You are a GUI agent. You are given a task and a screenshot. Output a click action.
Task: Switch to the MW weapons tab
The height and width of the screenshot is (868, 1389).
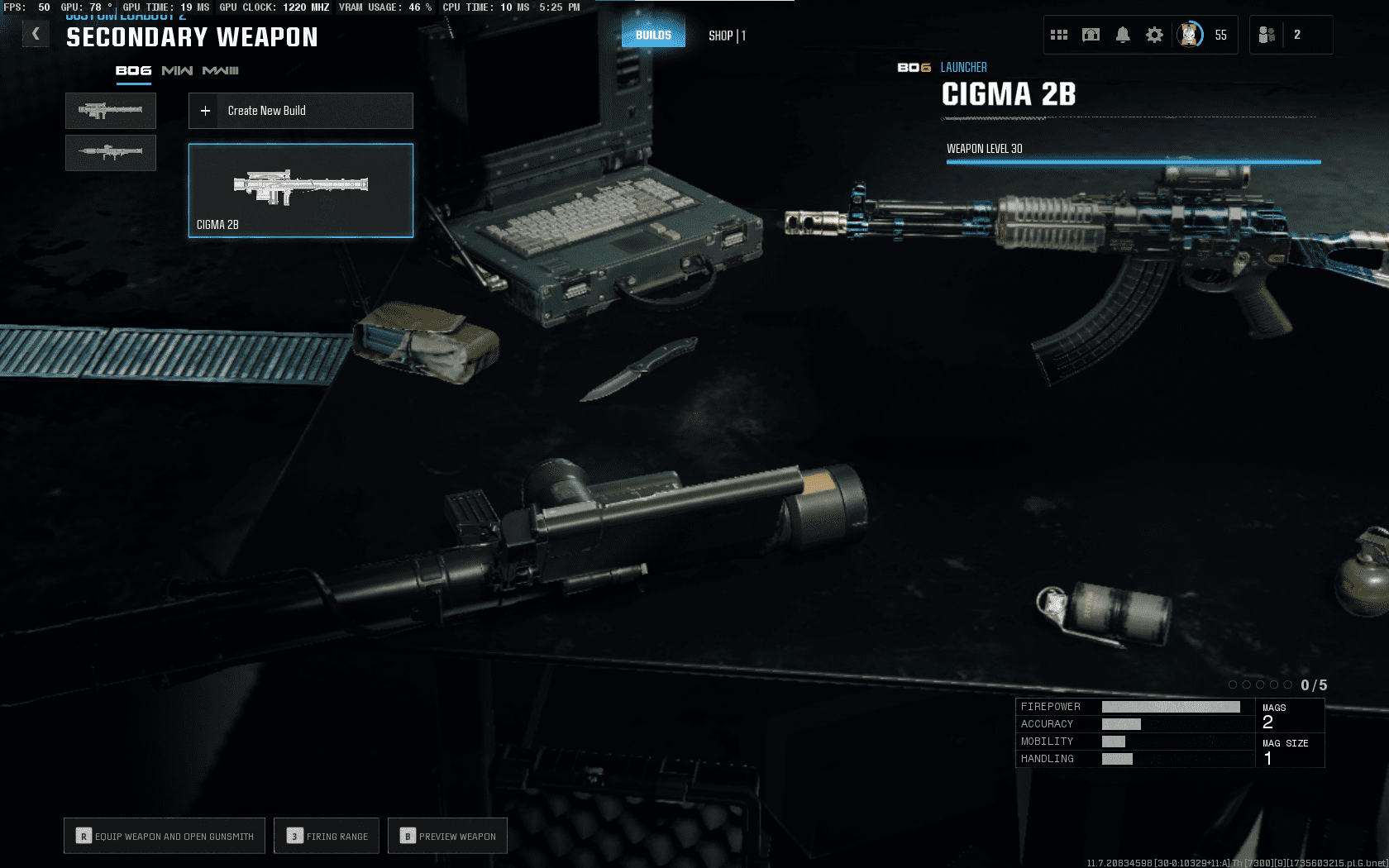tap(177, 71)
